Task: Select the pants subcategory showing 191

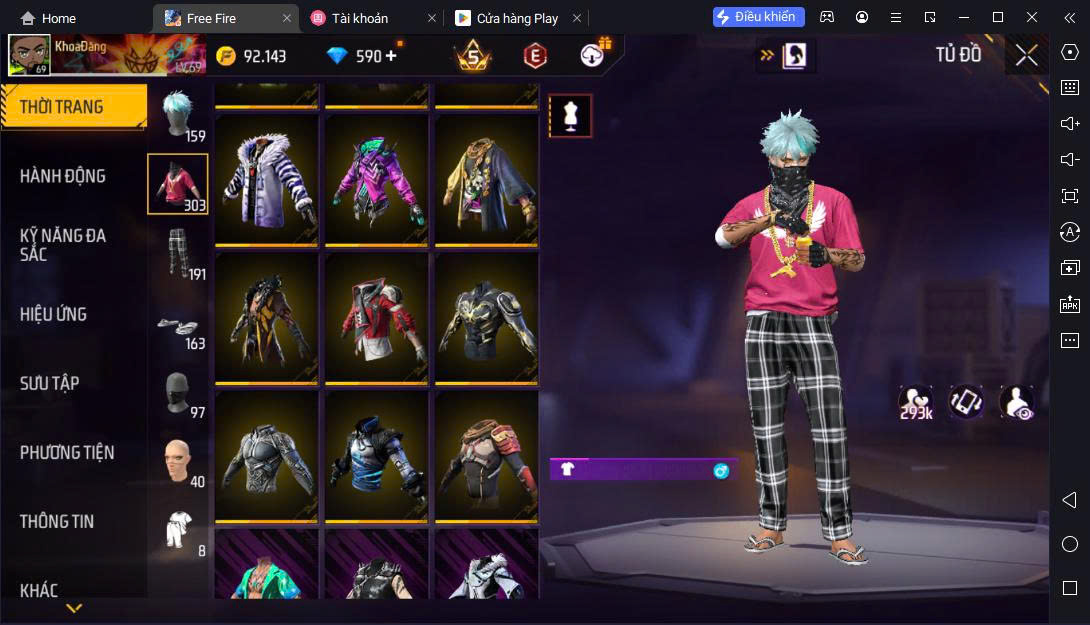Action: pyautogui.click(x=178, y=254)
